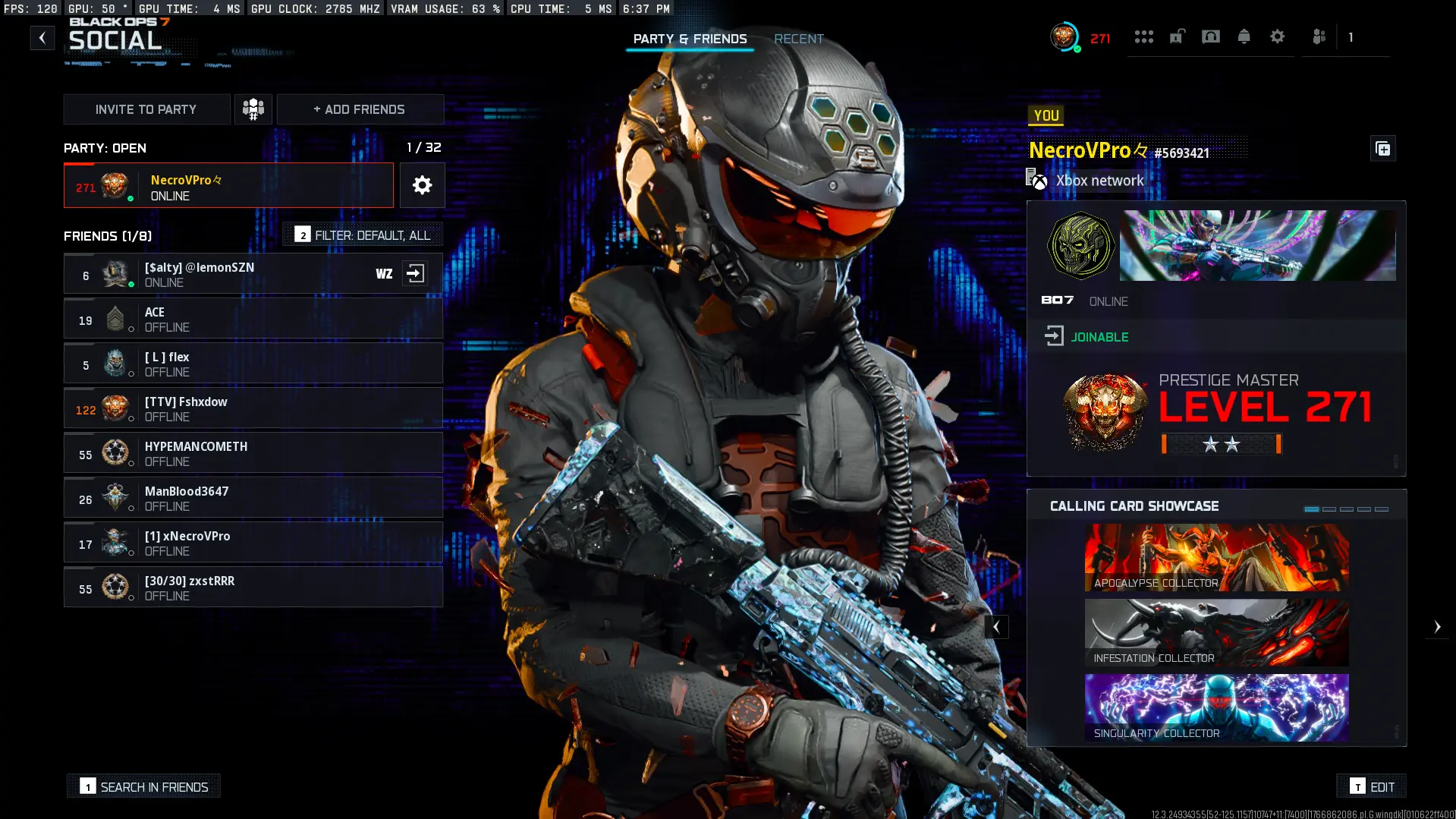Click the INVITE TO PARTY button
Image resolution: width=1456 pixels, height=819 pixels.
click(146, 109)
